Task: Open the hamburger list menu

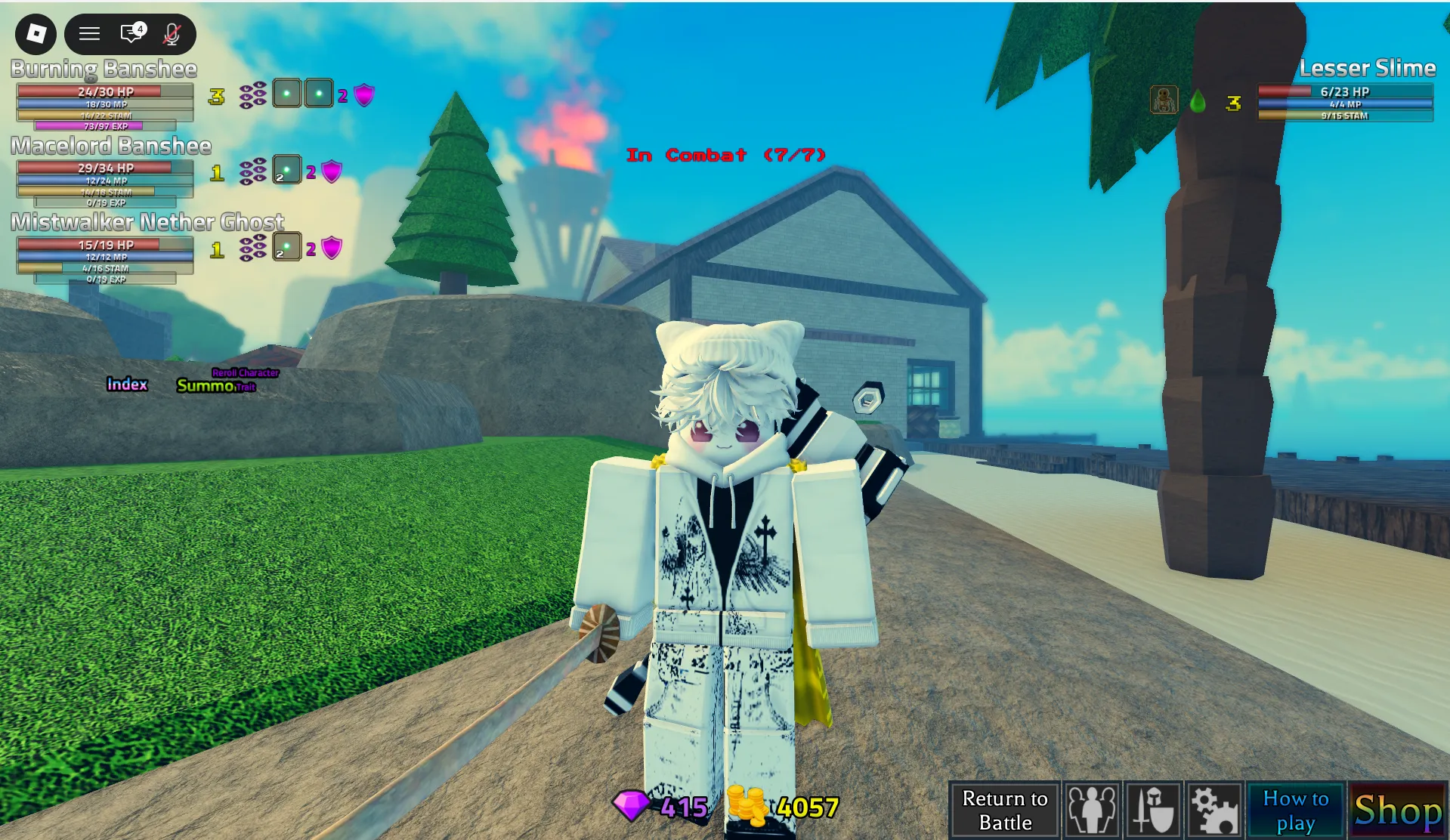Action: pos(90,33)
